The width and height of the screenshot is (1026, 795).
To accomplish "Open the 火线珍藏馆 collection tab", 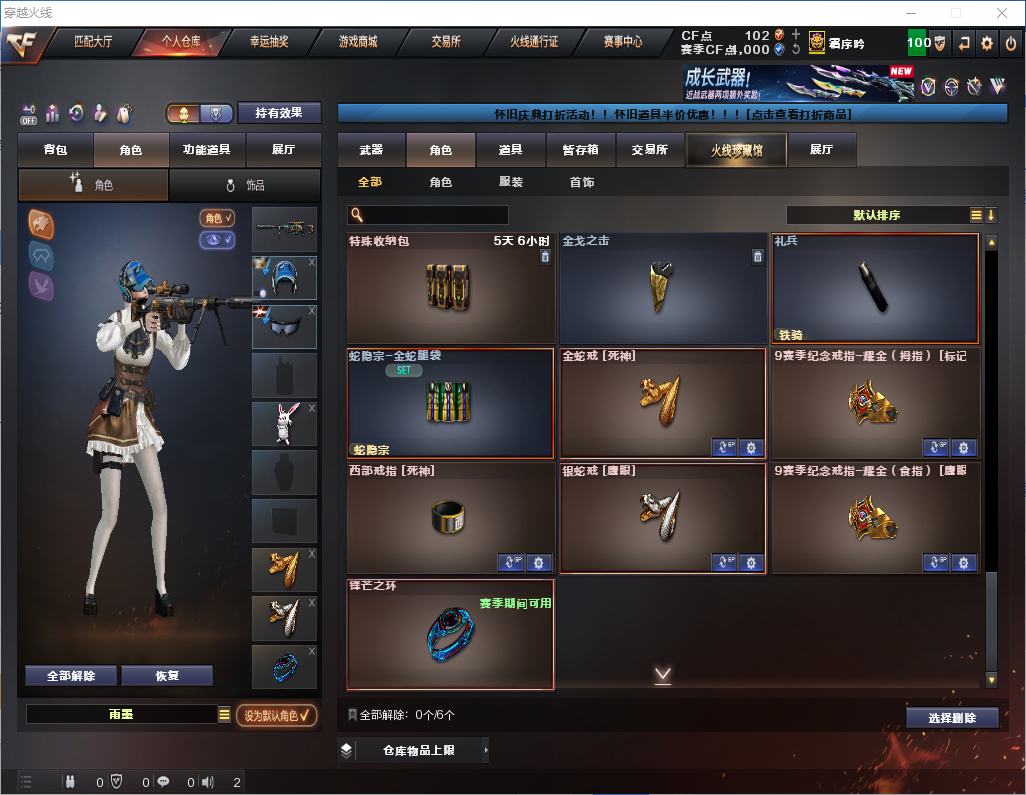I will (736, 150).
